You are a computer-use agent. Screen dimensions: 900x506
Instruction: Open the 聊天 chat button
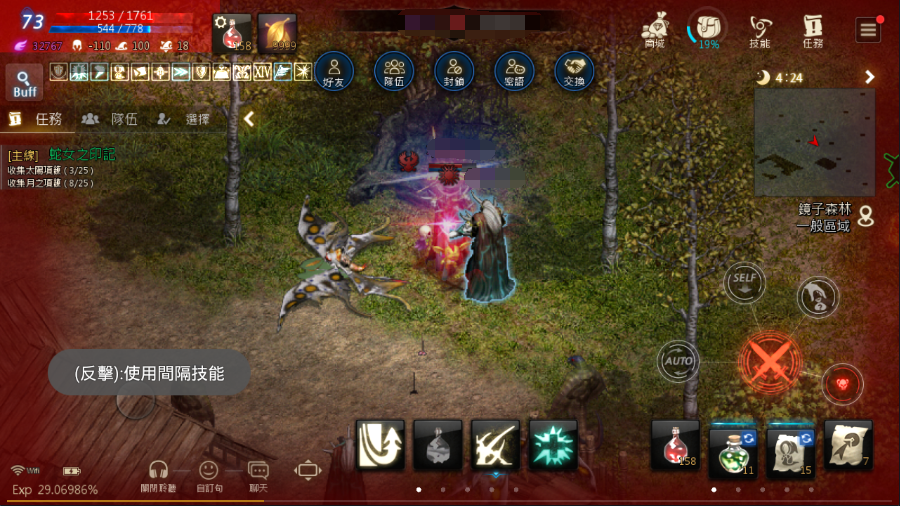tap(258, 474)
